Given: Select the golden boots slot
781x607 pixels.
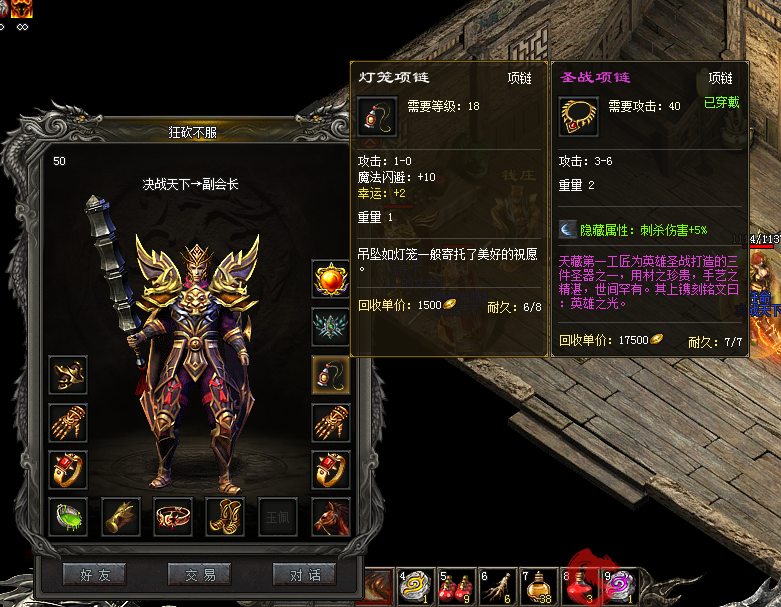Looking at the screenshot, I should [x=225, y=517].
